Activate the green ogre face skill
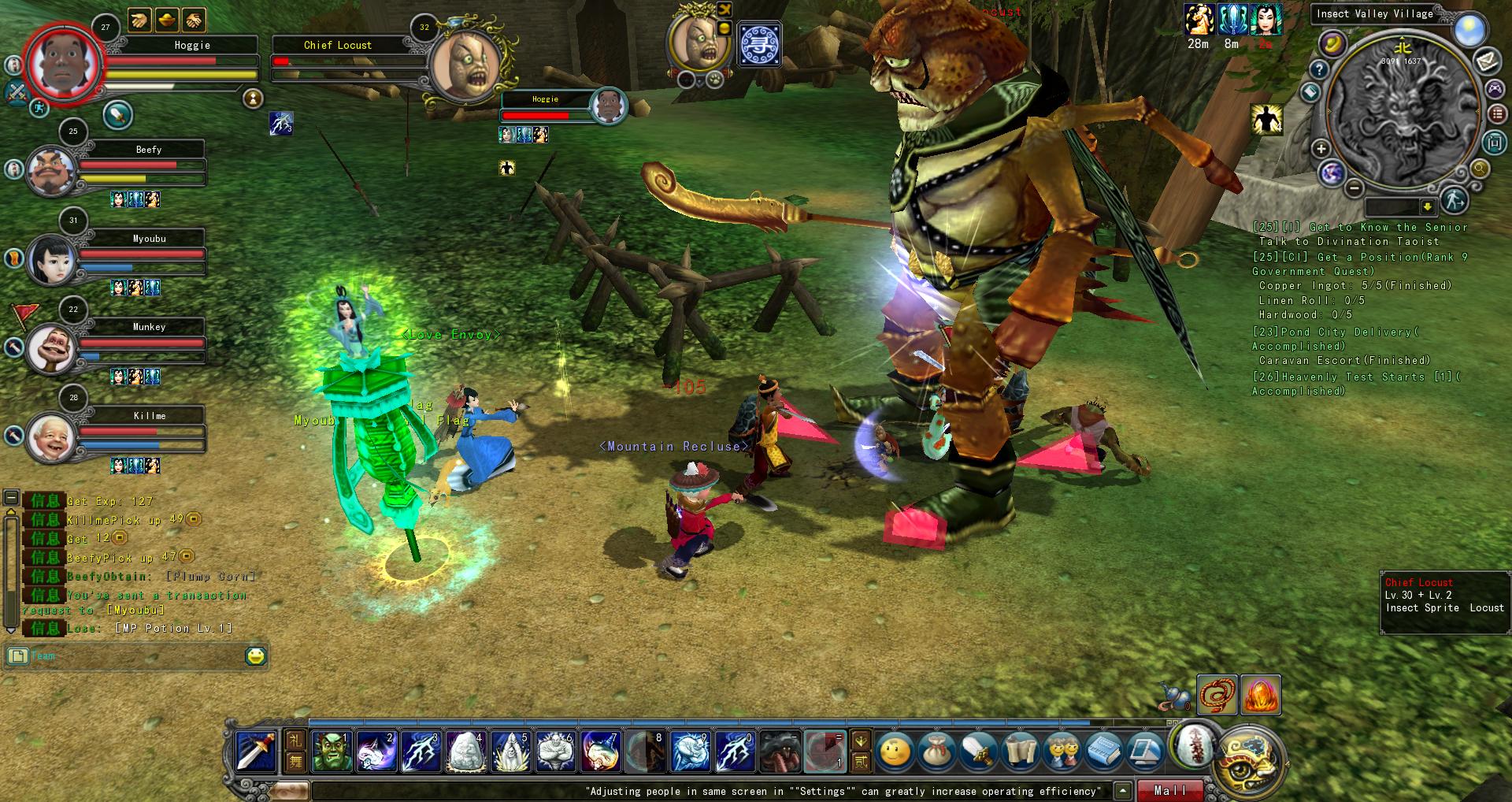Viewport: 1512px width, 802px height. (x=332, y=751)
